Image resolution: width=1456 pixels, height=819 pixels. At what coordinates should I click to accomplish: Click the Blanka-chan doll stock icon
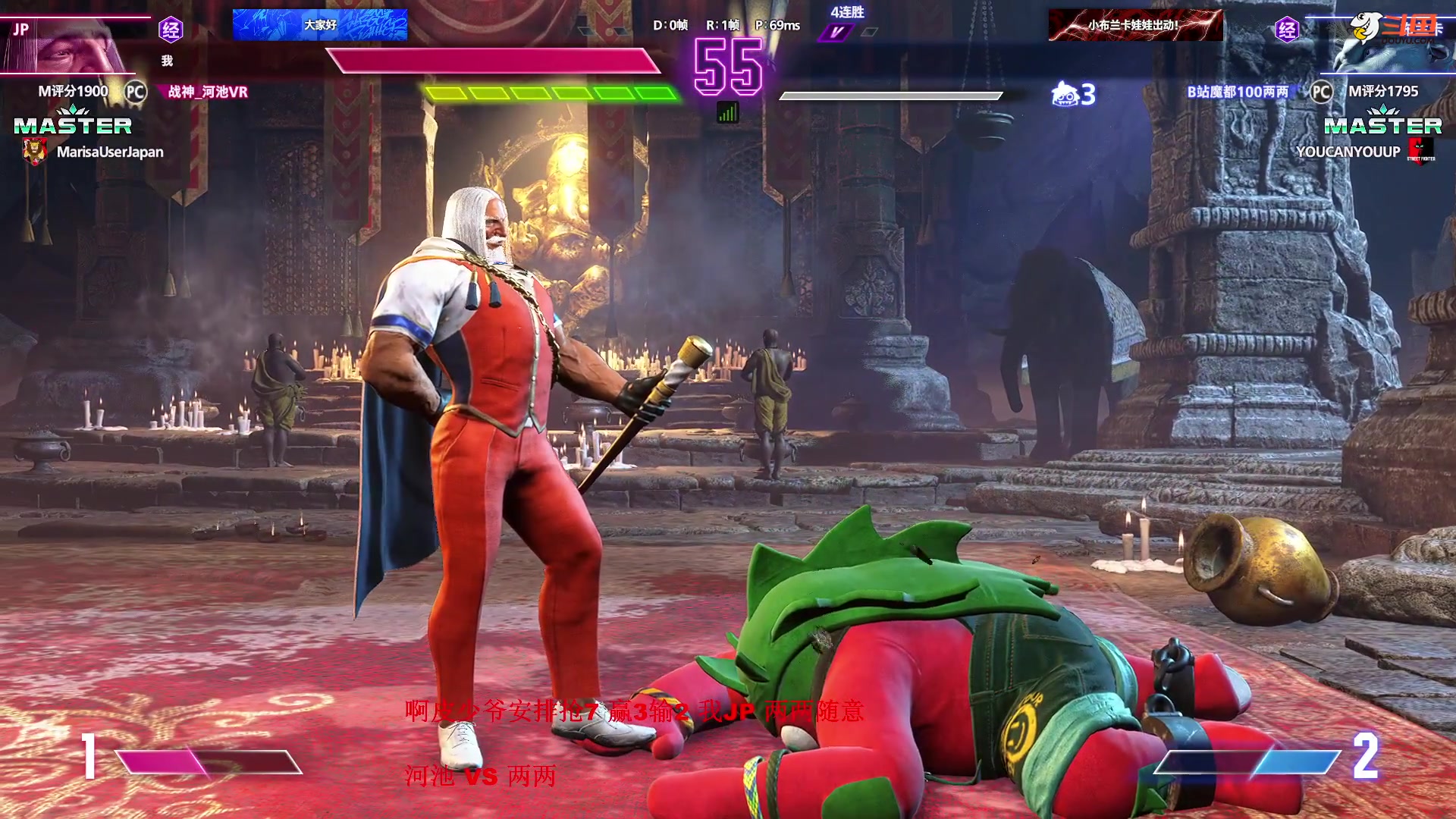[x=1065, y=94]
